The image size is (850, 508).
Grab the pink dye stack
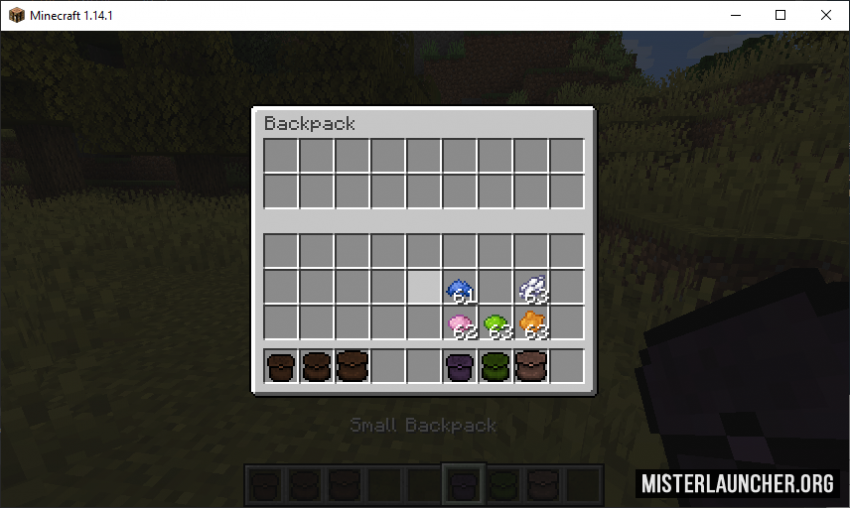(x=459, y=323)
